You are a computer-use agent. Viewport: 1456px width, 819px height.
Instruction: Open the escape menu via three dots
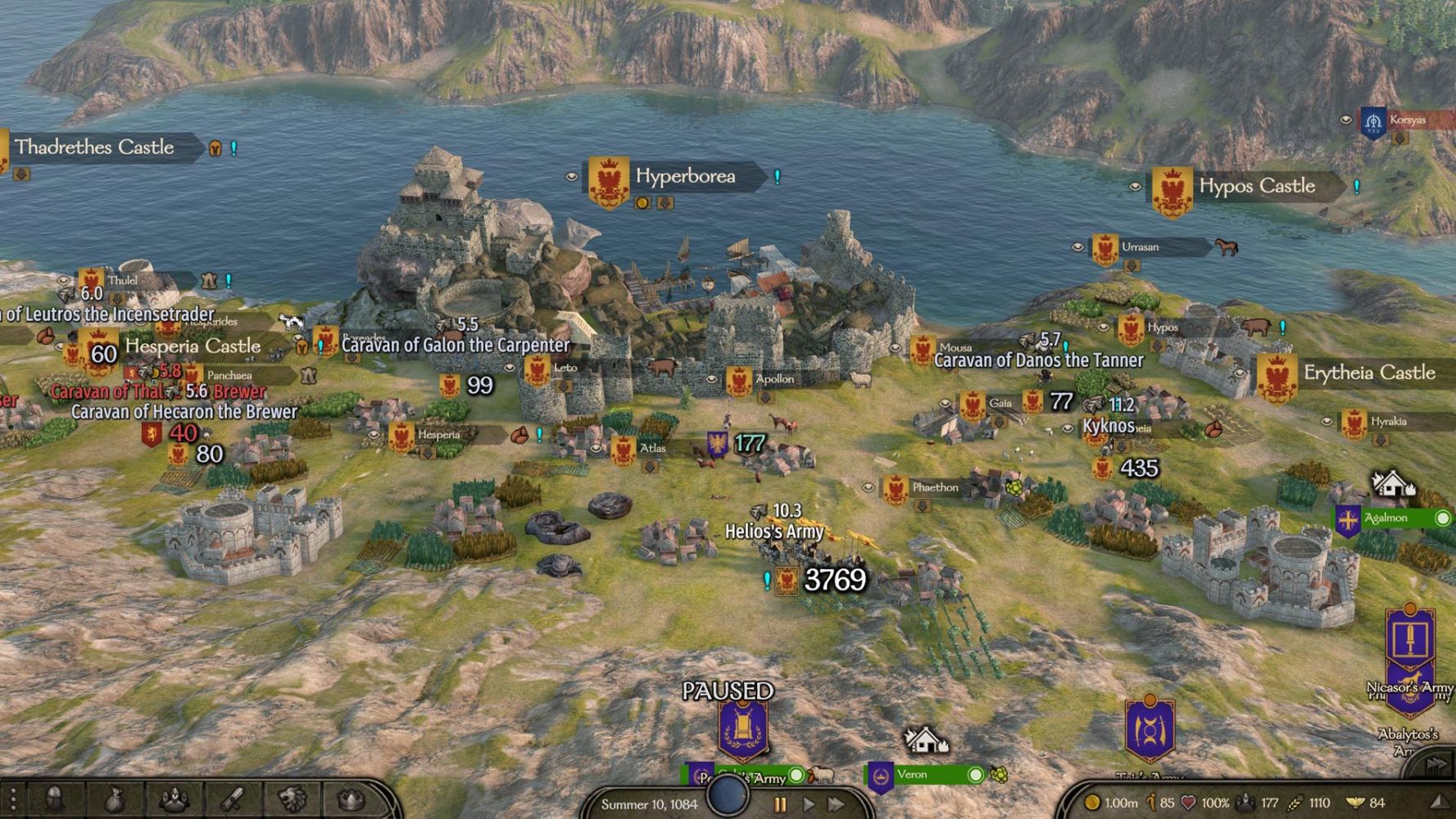[12, 800]
